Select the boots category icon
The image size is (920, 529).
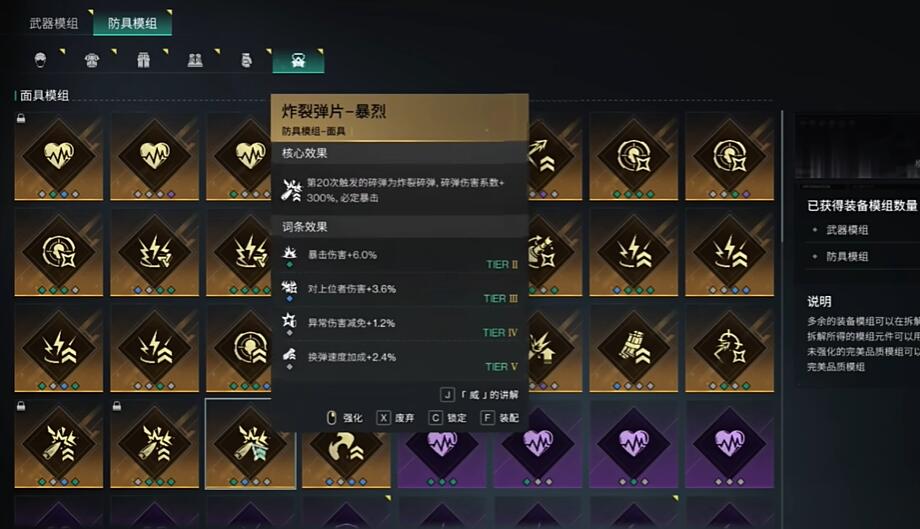(x=195, y=60)
